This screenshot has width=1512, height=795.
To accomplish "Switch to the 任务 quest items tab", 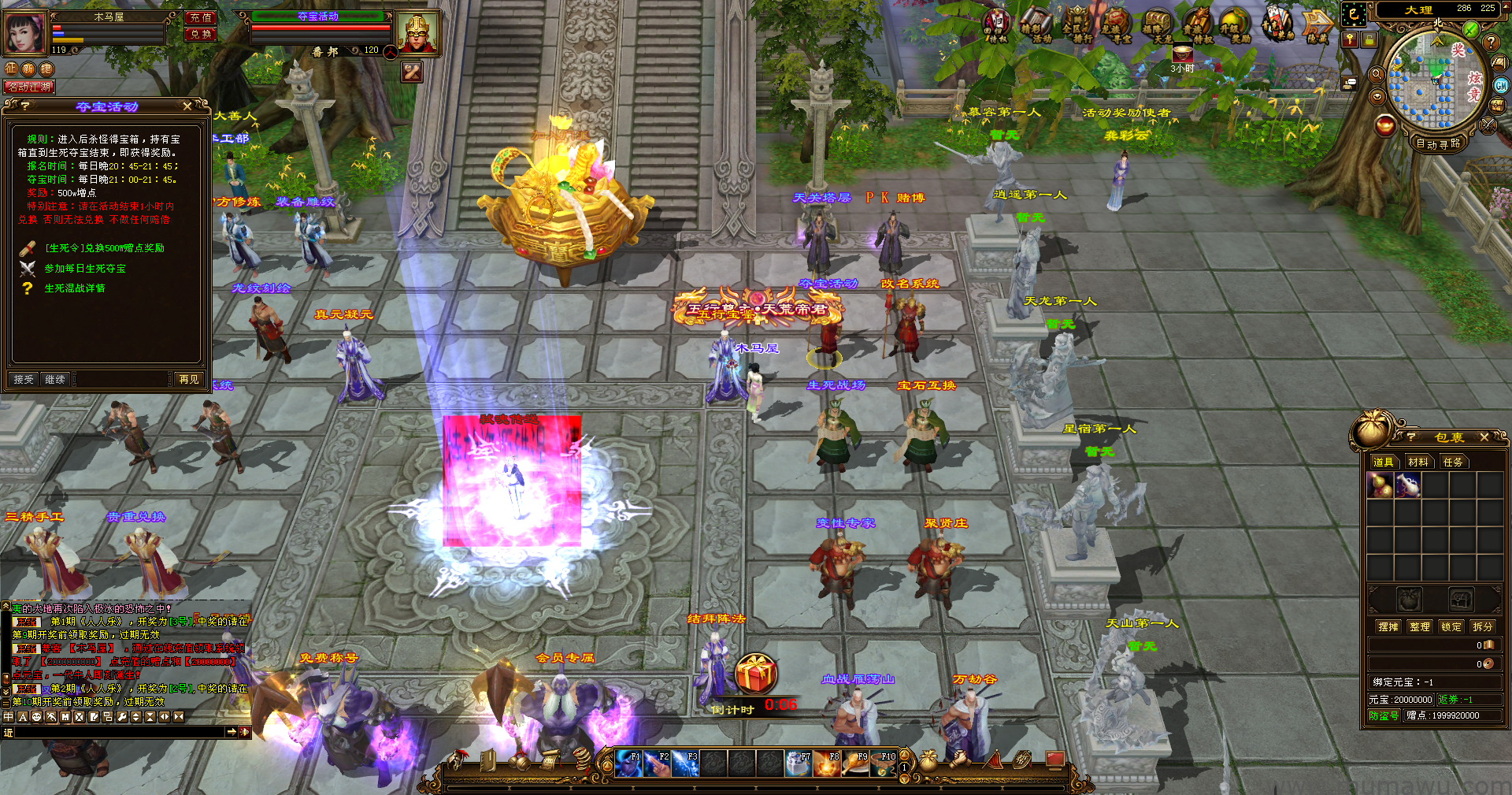I will pos(1452,462).
